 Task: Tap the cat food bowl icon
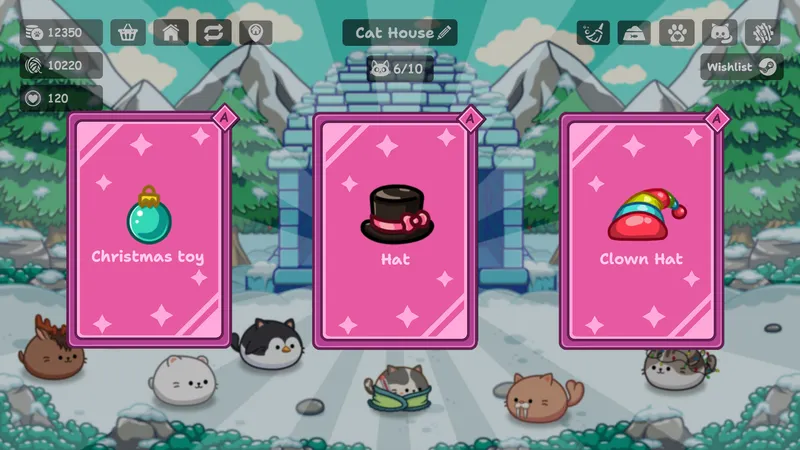(x=635, y=33)
